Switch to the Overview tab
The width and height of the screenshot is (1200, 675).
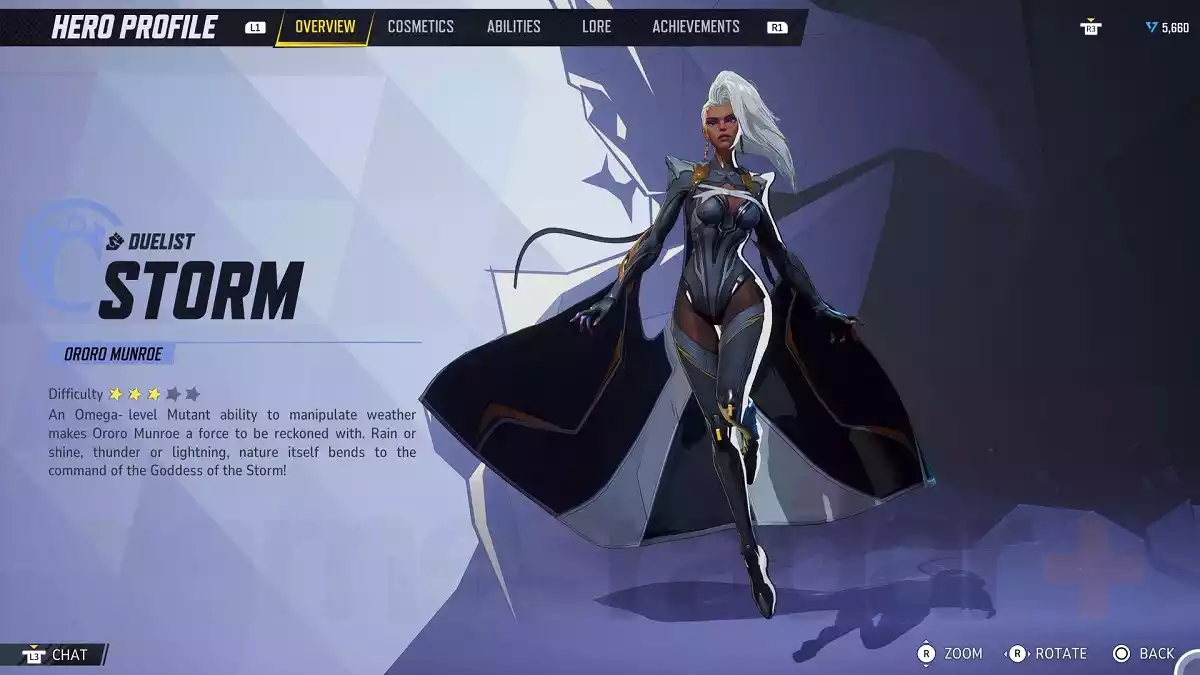tap(325, 27)
